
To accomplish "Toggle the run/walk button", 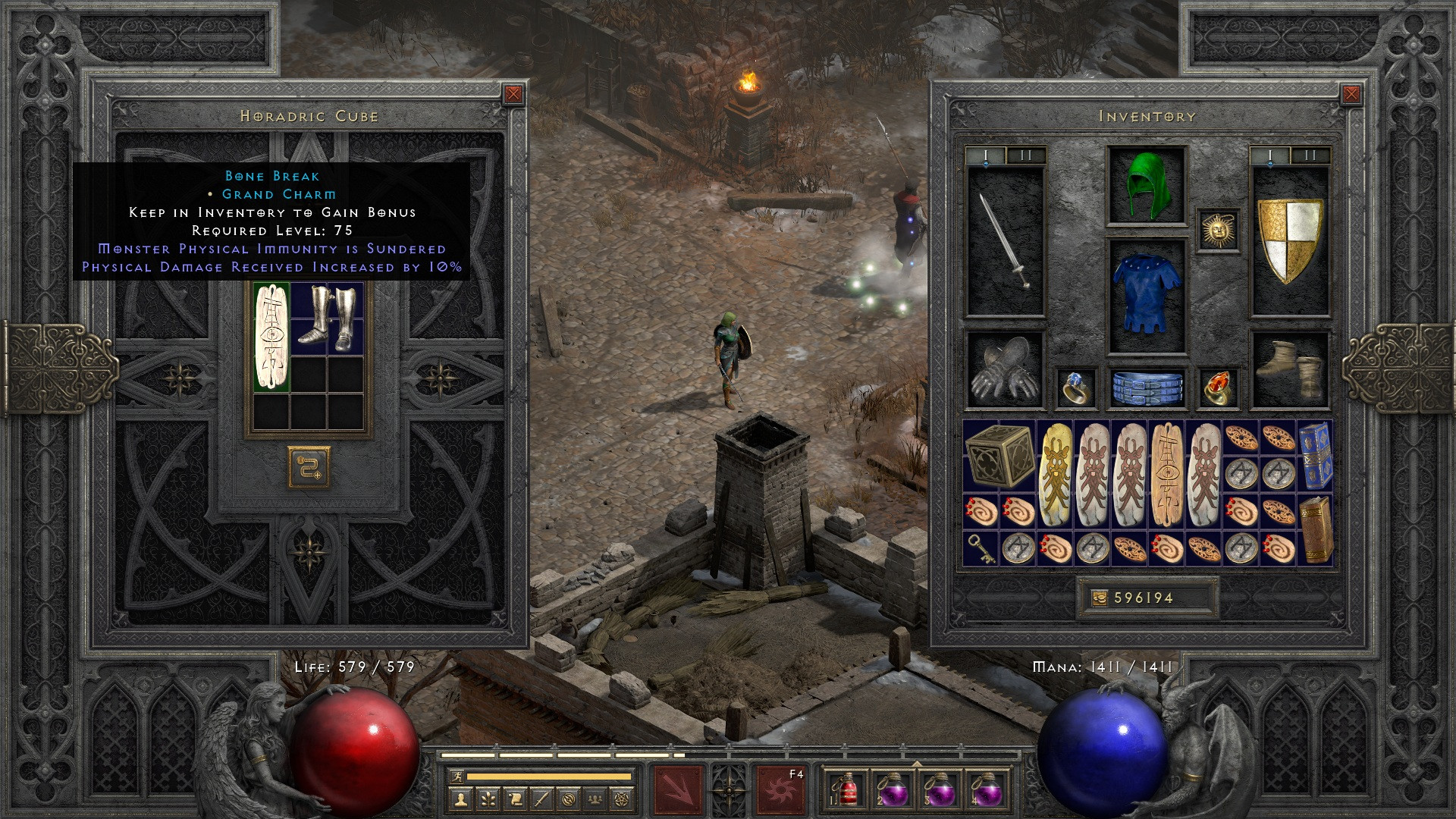I will pyautogui.click(x=456, y=776).
